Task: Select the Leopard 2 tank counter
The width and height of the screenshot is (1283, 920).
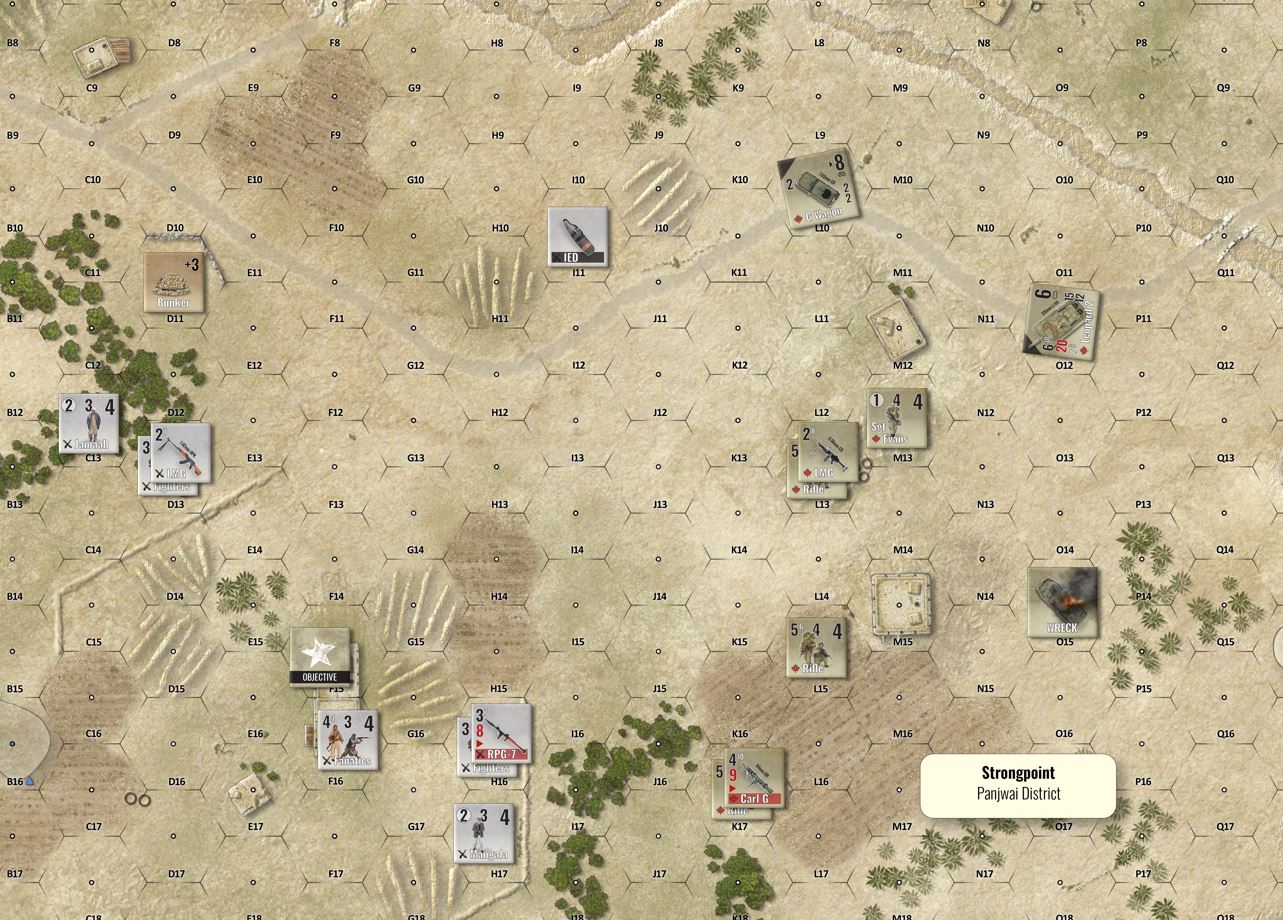Action: (x=1062, y=320)
